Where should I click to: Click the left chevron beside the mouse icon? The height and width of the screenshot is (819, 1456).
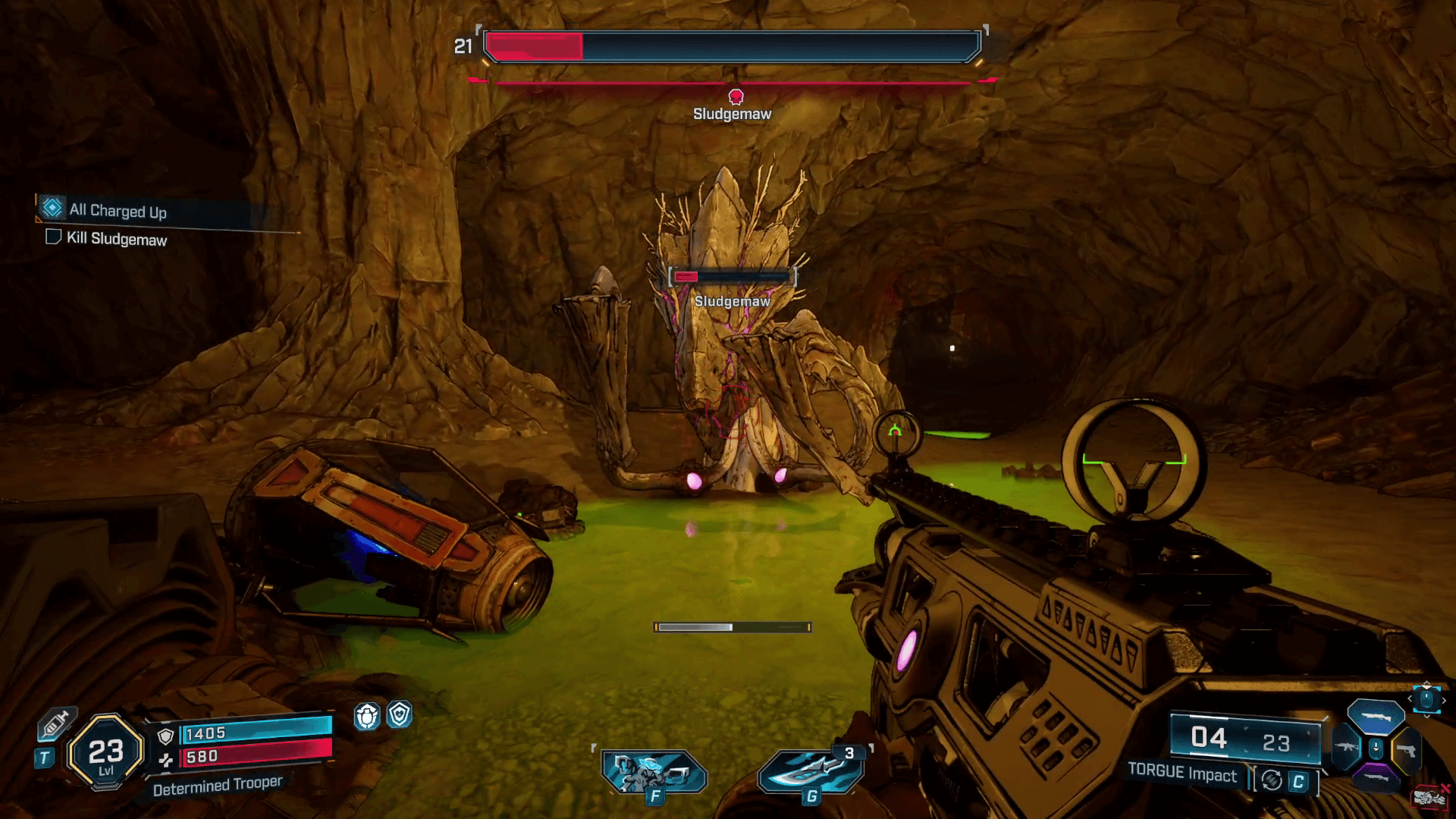click(x=1410, y=699)
